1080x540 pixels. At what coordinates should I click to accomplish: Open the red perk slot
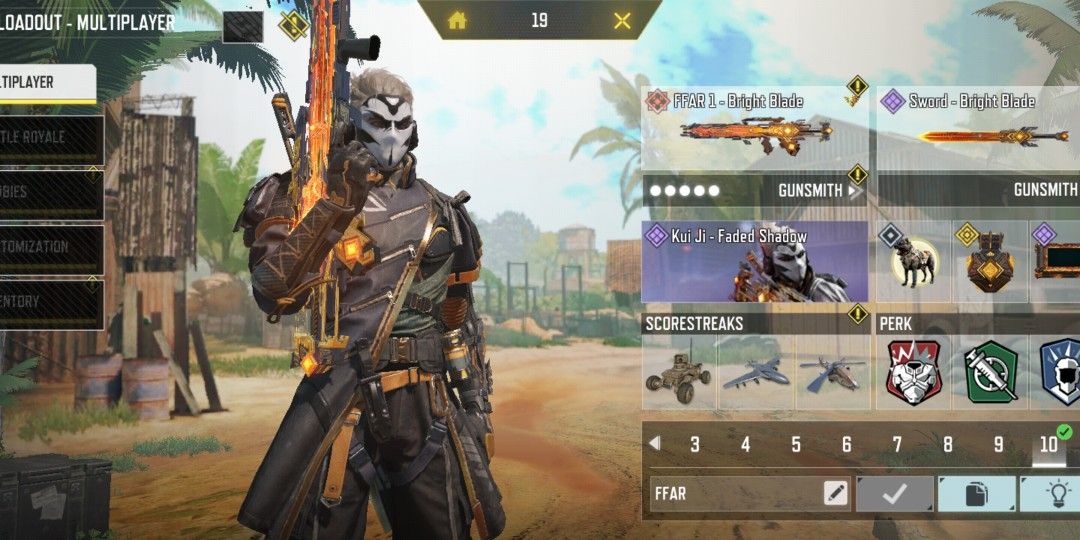tap(914, 374)
